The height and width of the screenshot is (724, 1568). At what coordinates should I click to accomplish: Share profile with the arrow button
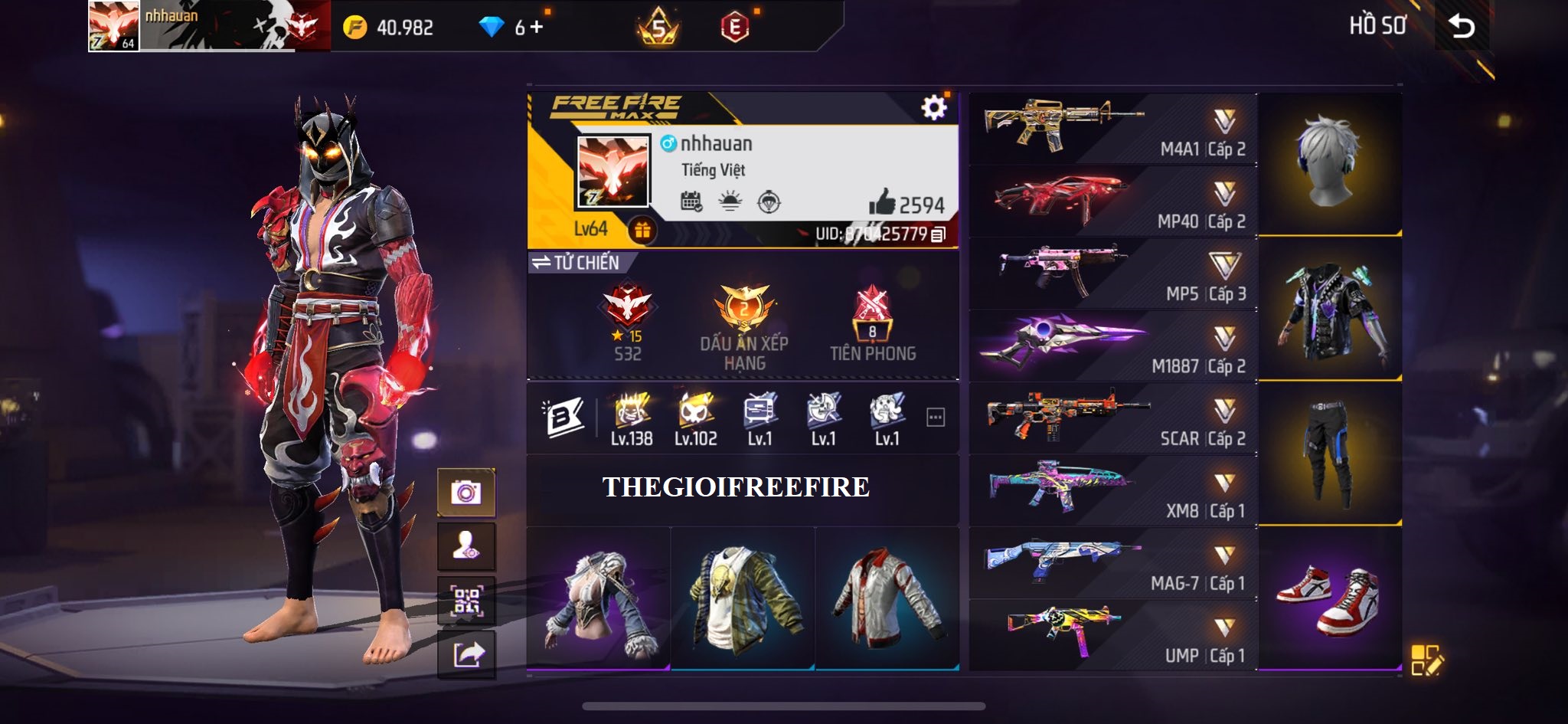[x=465, y=656]
